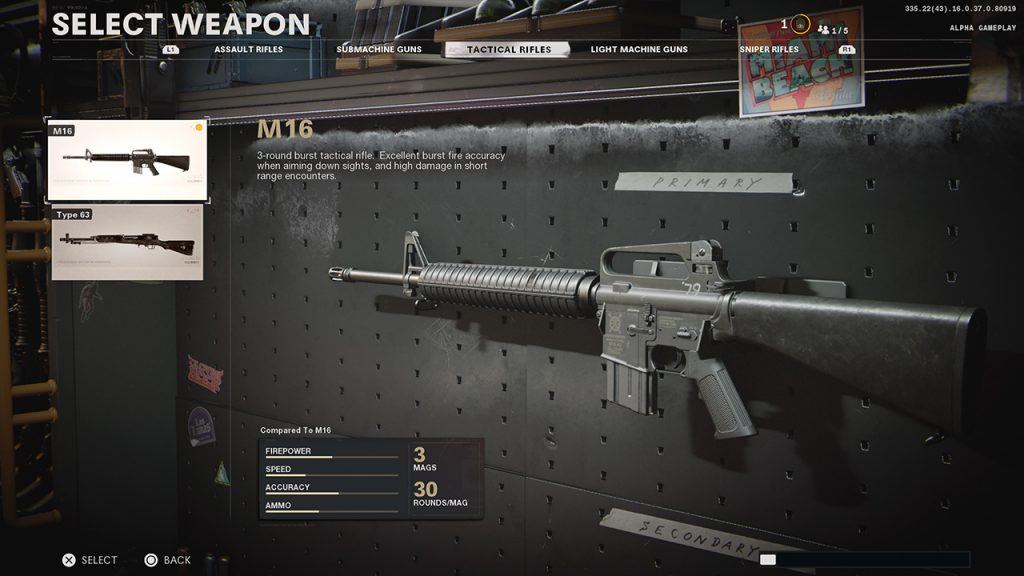
Task: Switch to the Assault Rifles tab
Action: point(248,49)
